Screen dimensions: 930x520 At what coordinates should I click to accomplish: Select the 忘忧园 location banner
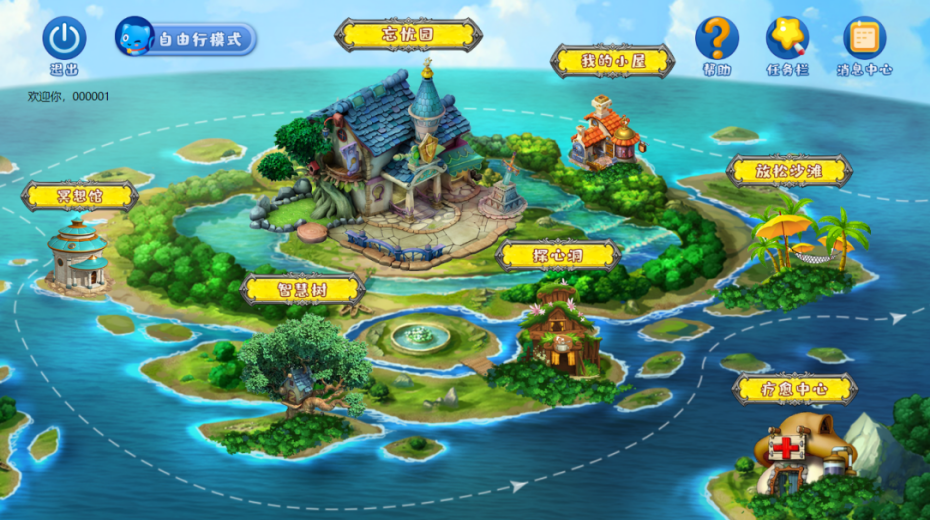(x=408, y=35)
